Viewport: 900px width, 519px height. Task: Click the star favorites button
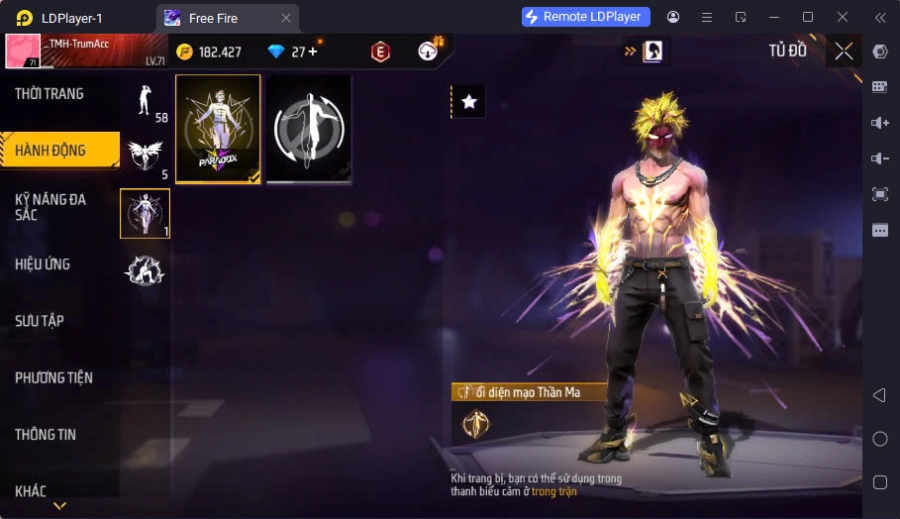(469, 101)
